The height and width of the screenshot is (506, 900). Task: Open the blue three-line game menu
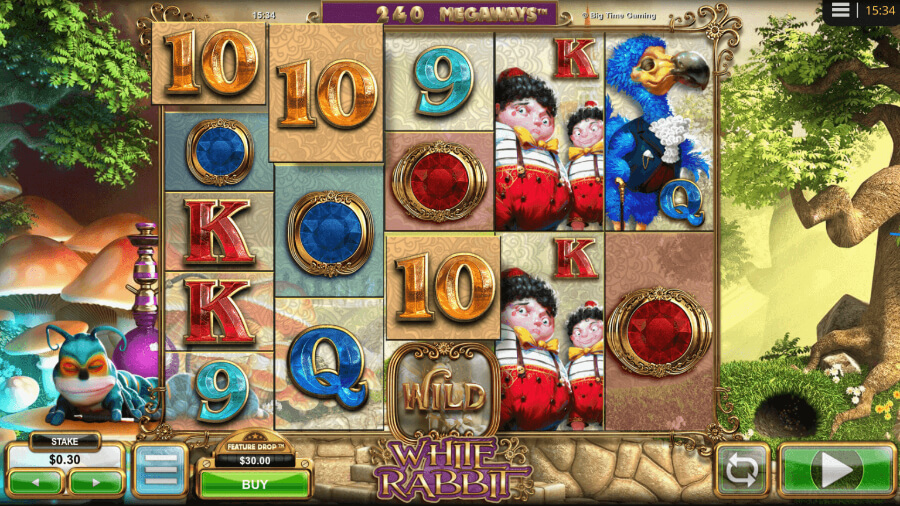point(160,471)
